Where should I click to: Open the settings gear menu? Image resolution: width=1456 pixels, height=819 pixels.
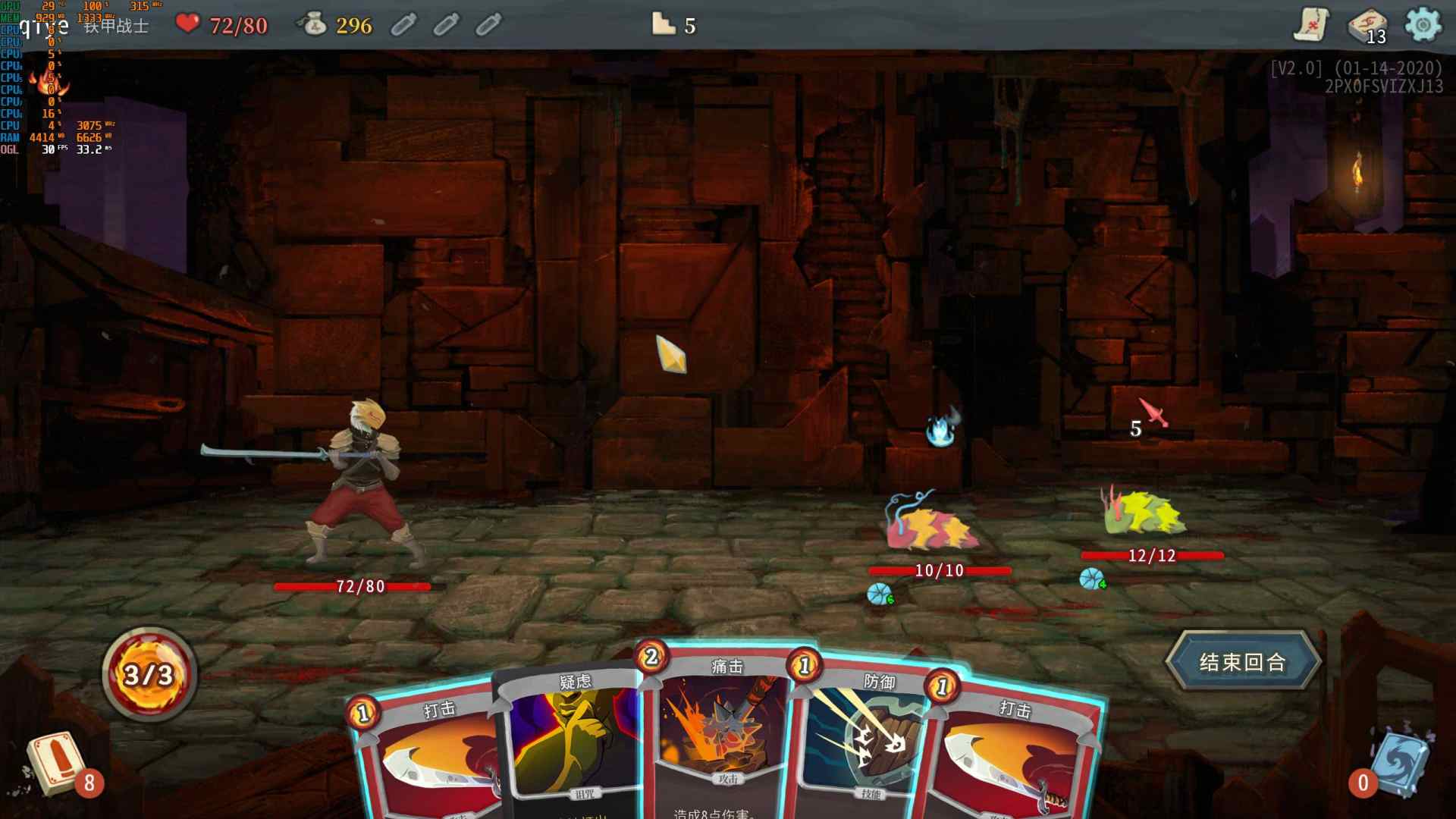pyautogui.click(x=1423, y=25)
